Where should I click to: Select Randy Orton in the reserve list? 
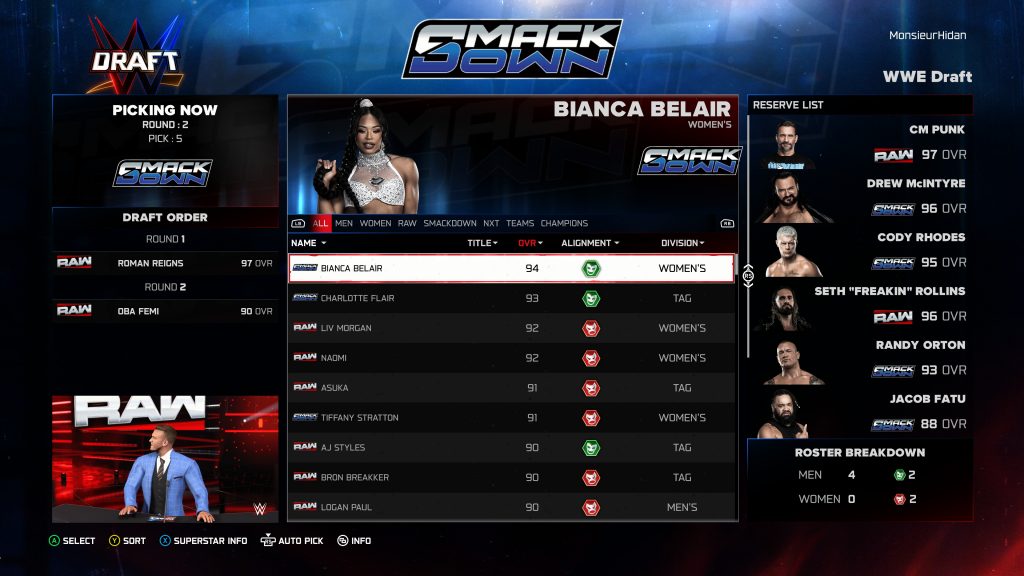pos(860,358)
